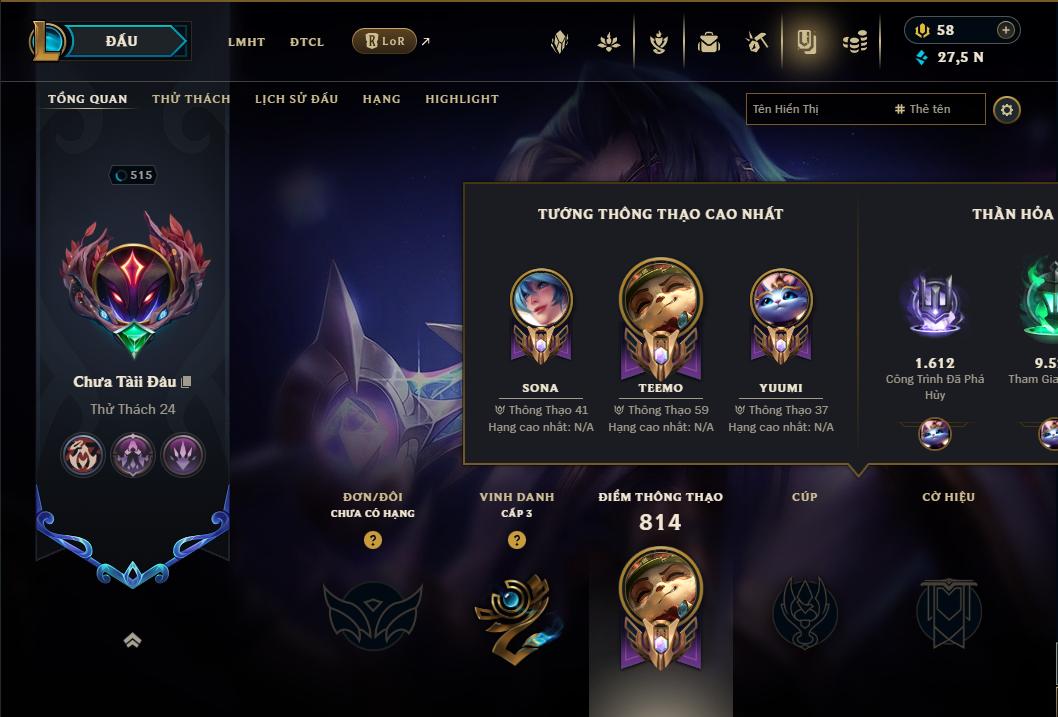Select Teemo in highest mastery champions
1058x717 pixels.
coord(660,305)
